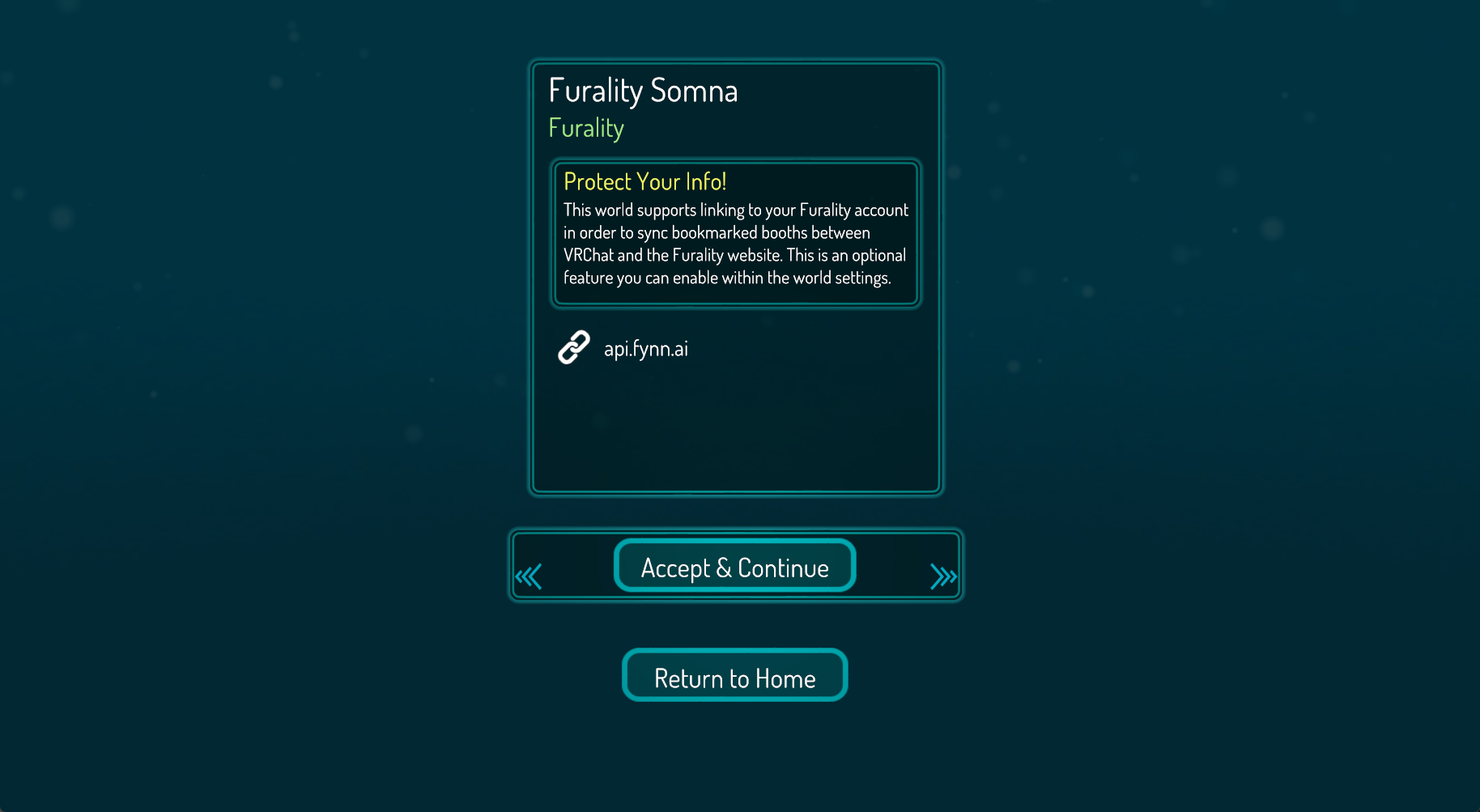
Task: Click the Protect Your Info heading
Action: (x=645, y=181)
